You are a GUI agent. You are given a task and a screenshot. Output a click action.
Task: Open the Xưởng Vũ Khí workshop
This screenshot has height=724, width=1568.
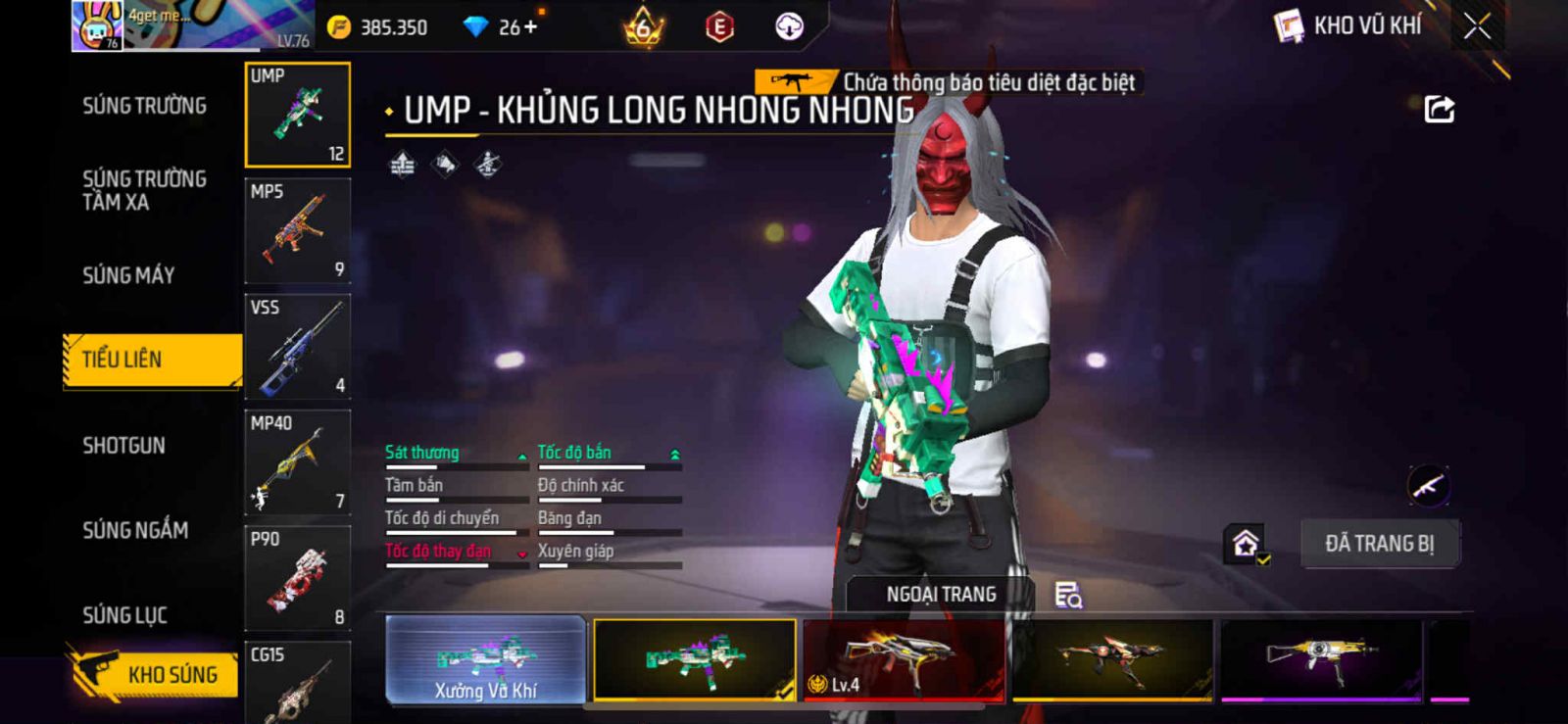click(x=486, y=660)
